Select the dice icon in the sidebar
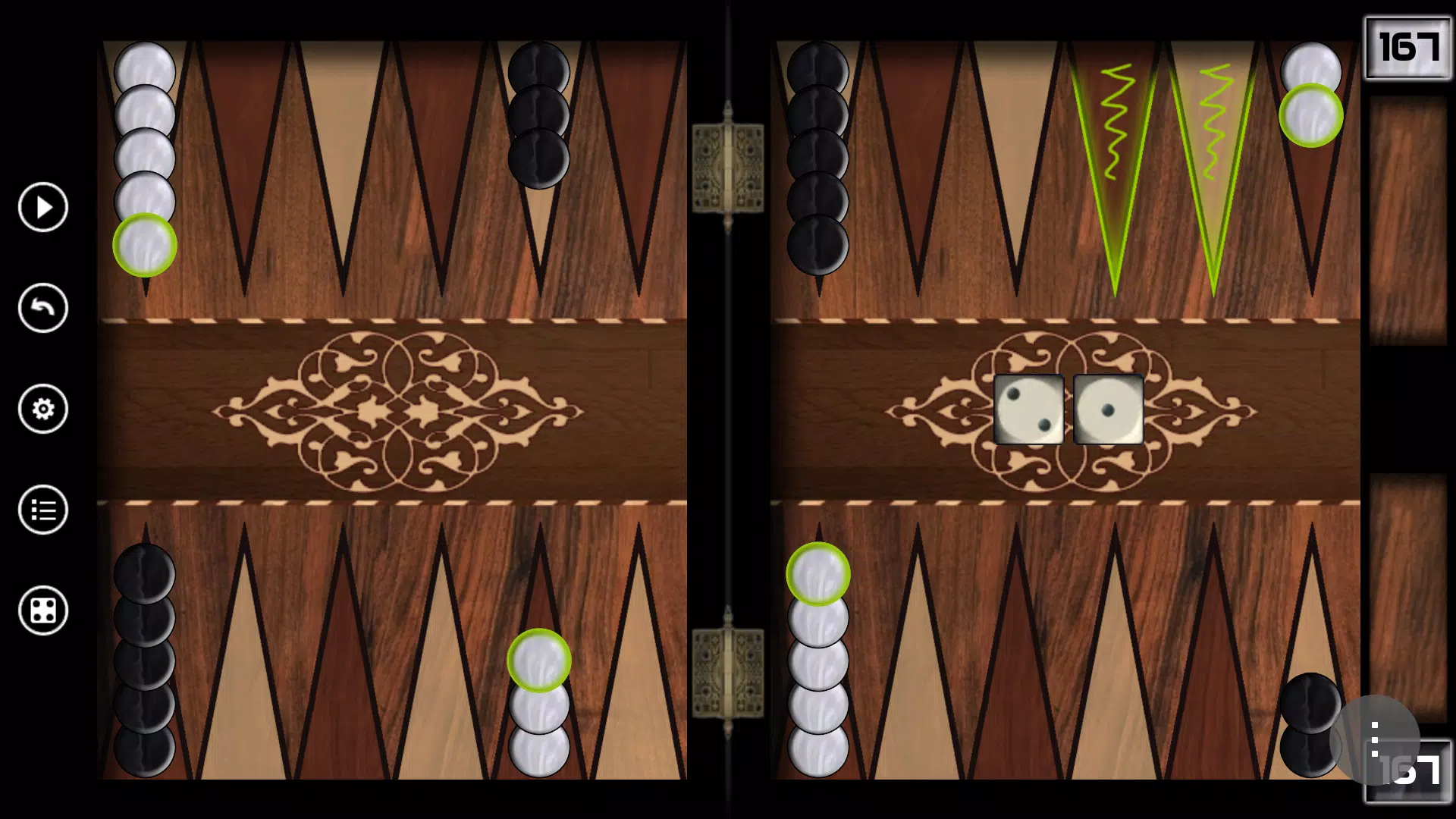The image size is (1456, 819). tap(42, 611)
